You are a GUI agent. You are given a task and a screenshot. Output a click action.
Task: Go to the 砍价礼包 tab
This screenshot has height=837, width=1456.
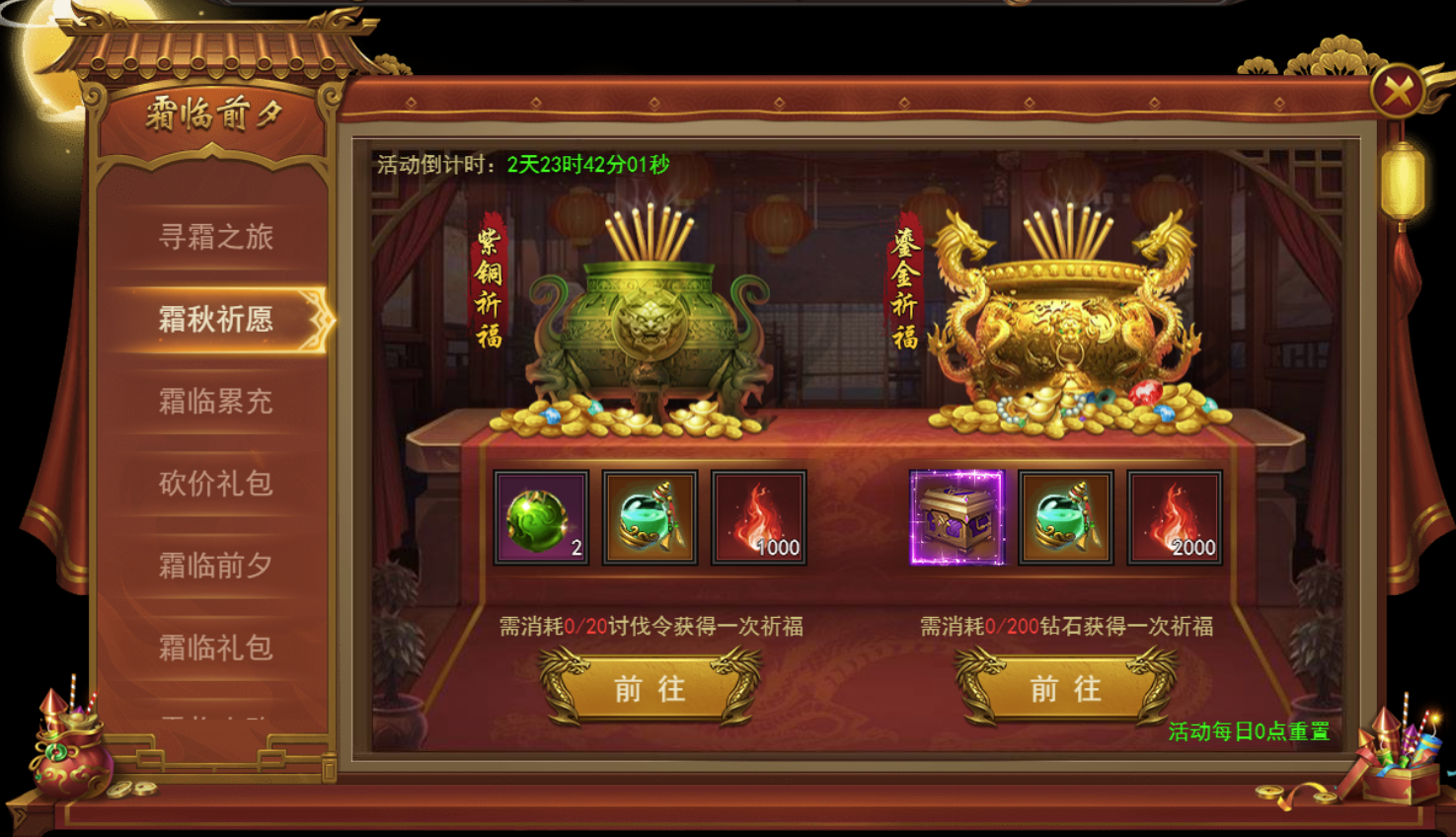[215, 484]
